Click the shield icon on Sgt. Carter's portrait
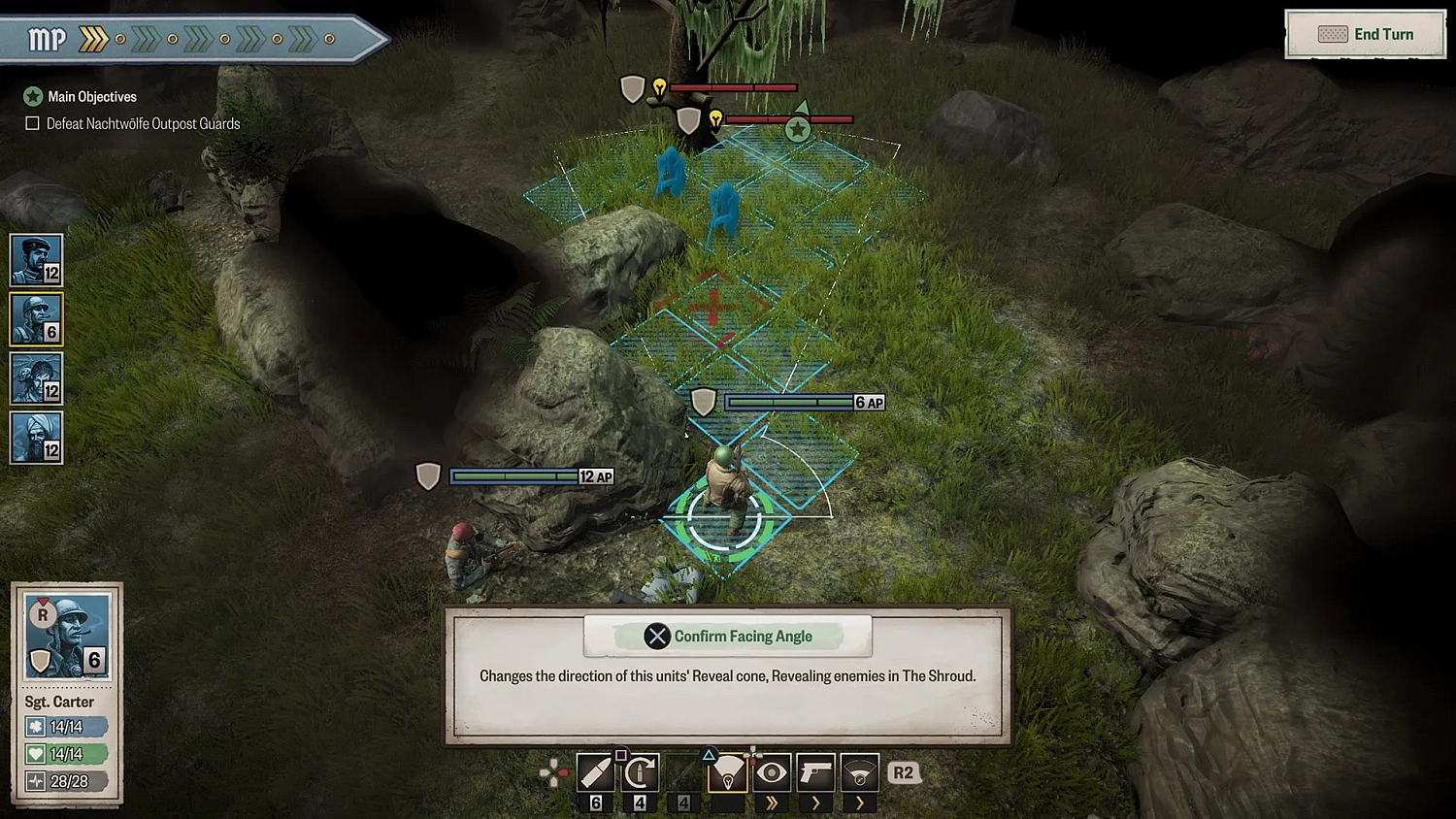This screenshot has height=819, width=1456. (x=39, y=661)
